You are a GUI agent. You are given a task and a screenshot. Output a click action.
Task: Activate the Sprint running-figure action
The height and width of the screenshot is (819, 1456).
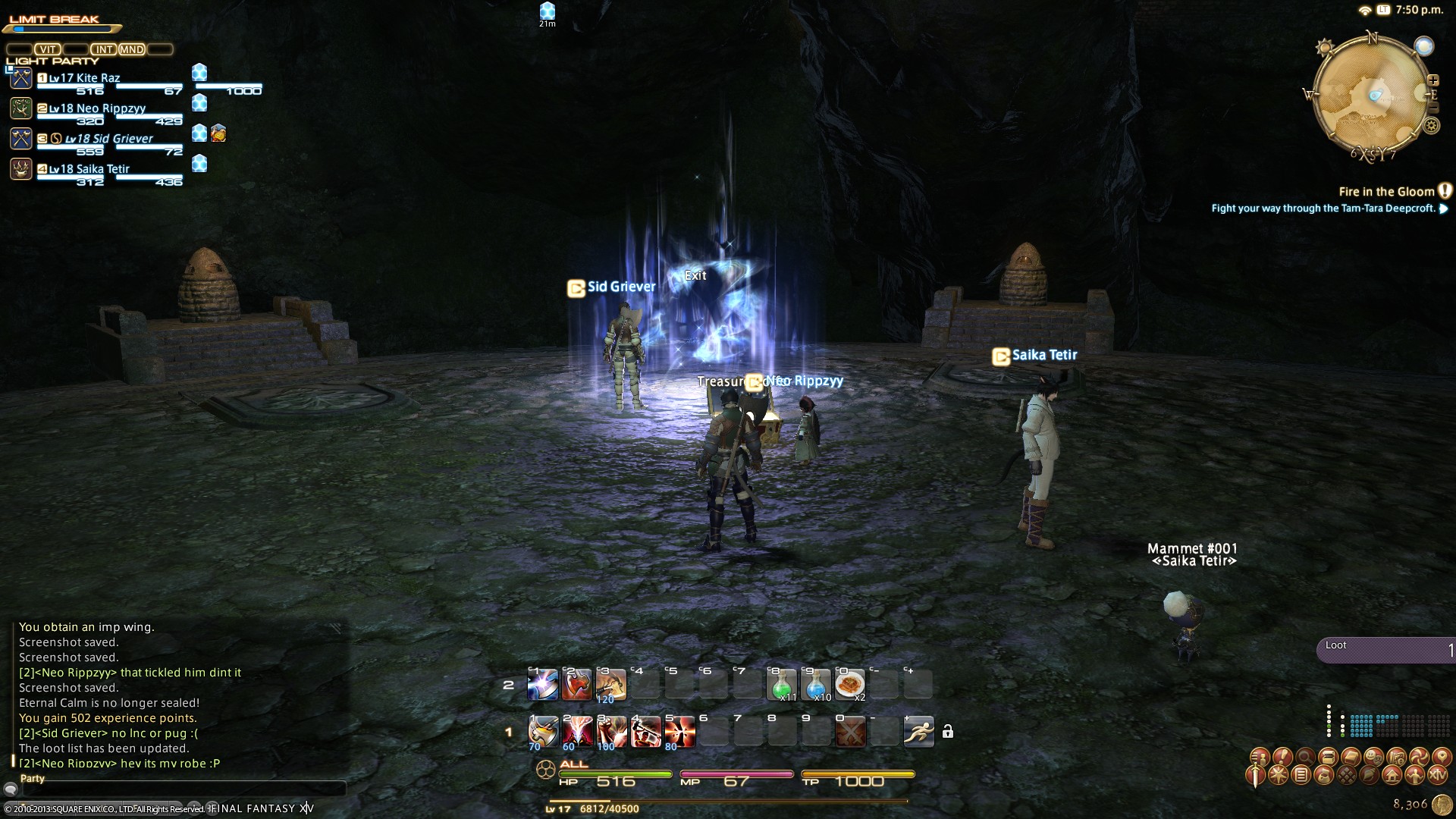click(x=919, y=732)
